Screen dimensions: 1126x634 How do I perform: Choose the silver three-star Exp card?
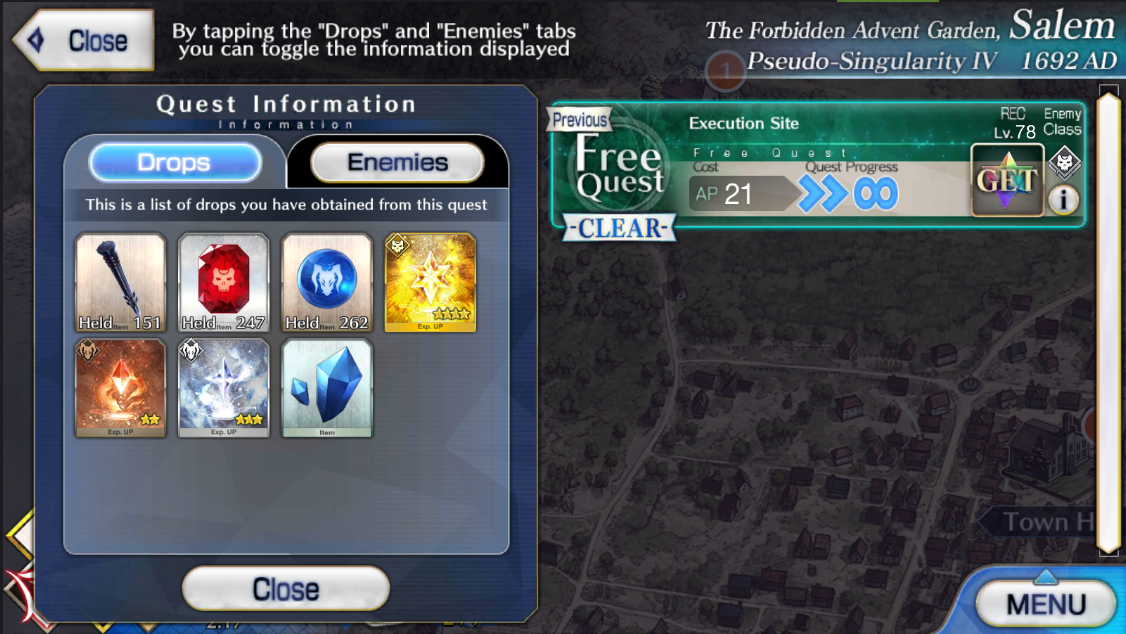[224, 388]
